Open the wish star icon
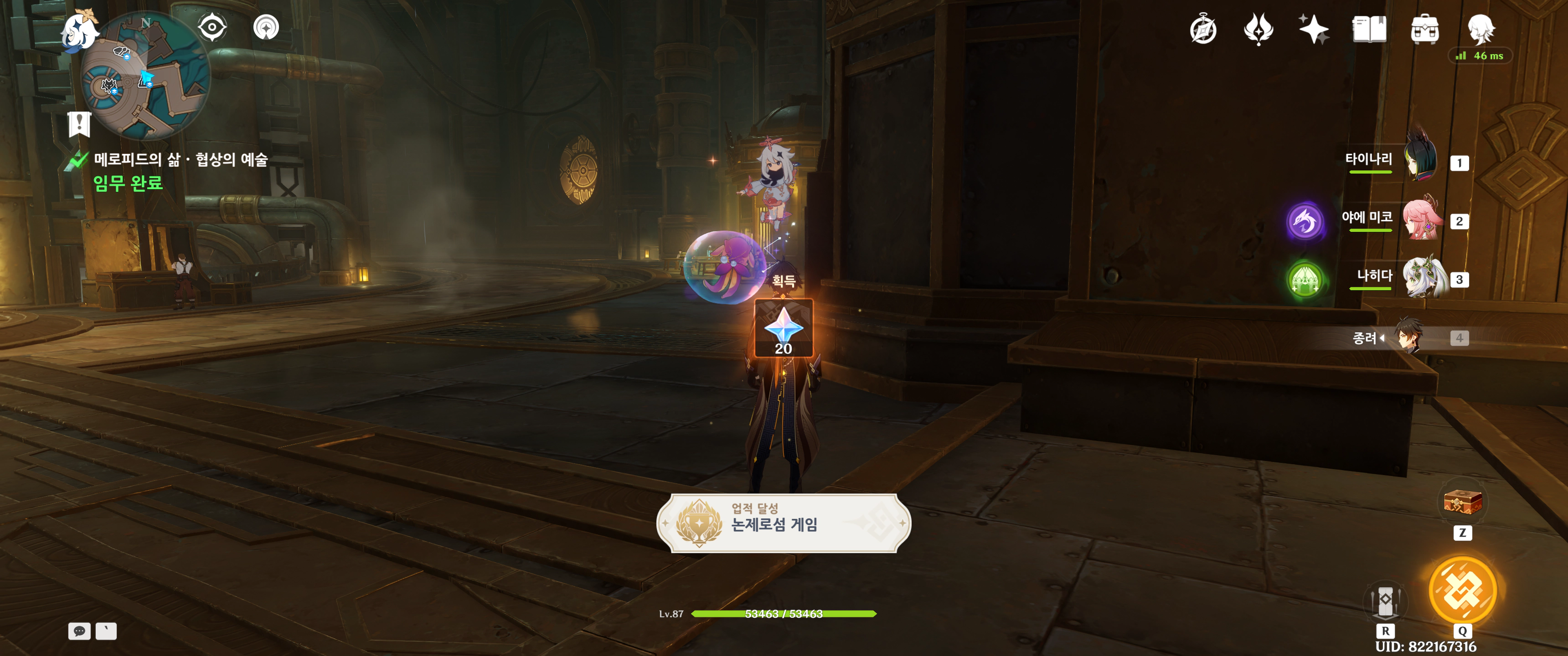1568x656 pixels. coord(1313,29)
